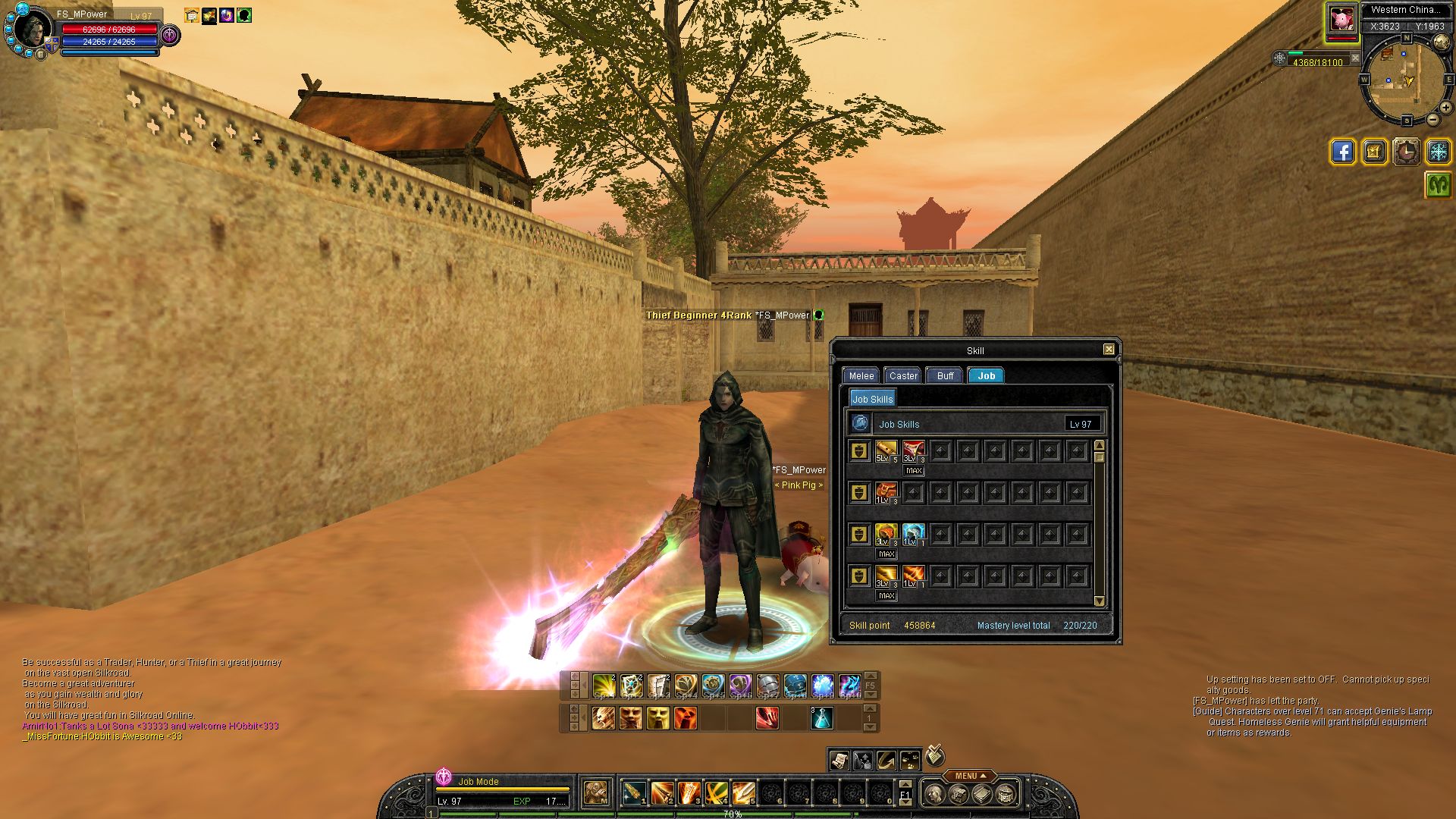Click the snowflake event icon
Image resolution: width=1456 pixels, height=819 pixels.
1438,152
